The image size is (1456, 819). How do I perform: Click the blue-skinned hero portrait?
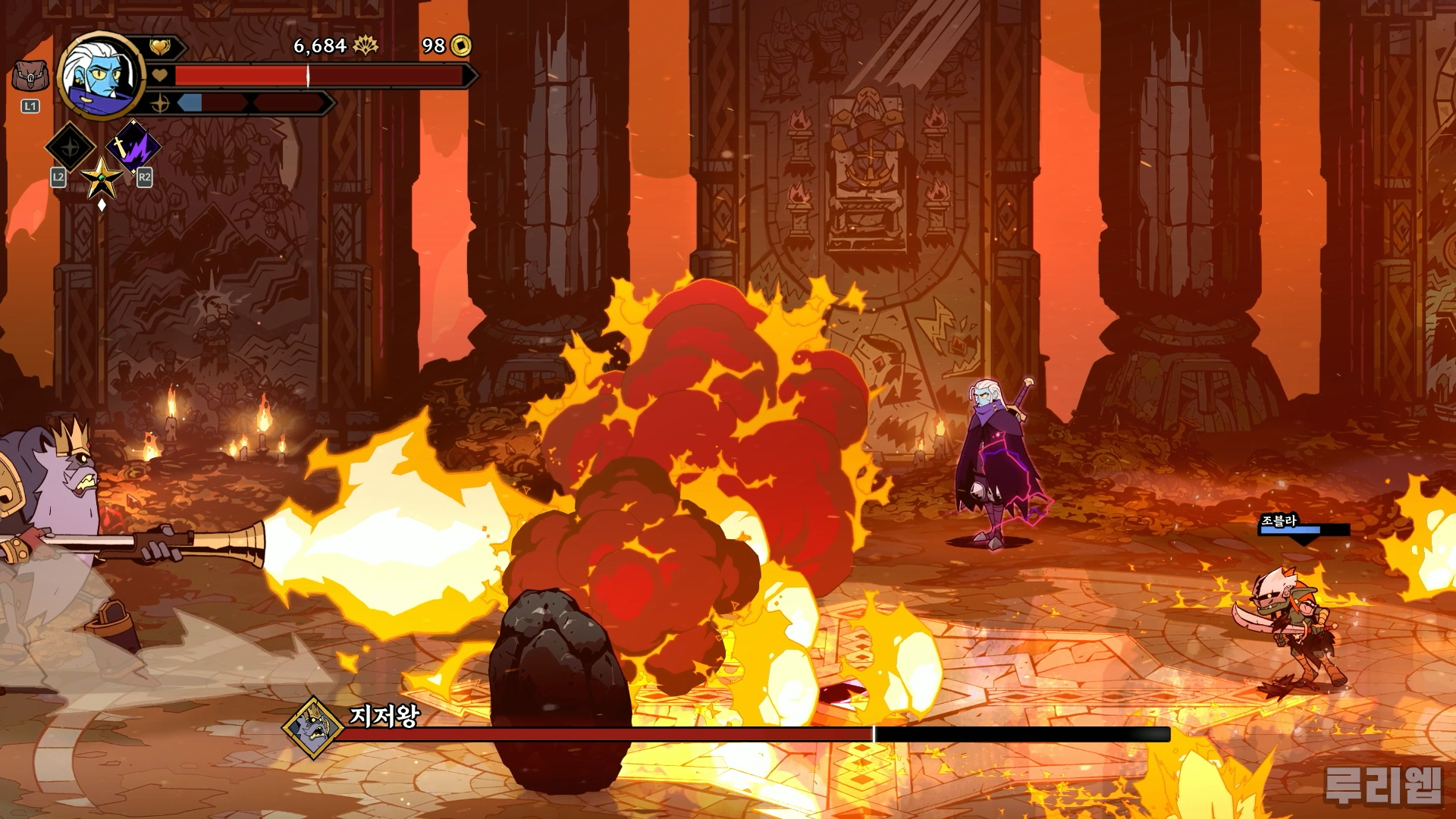(101, 74)
